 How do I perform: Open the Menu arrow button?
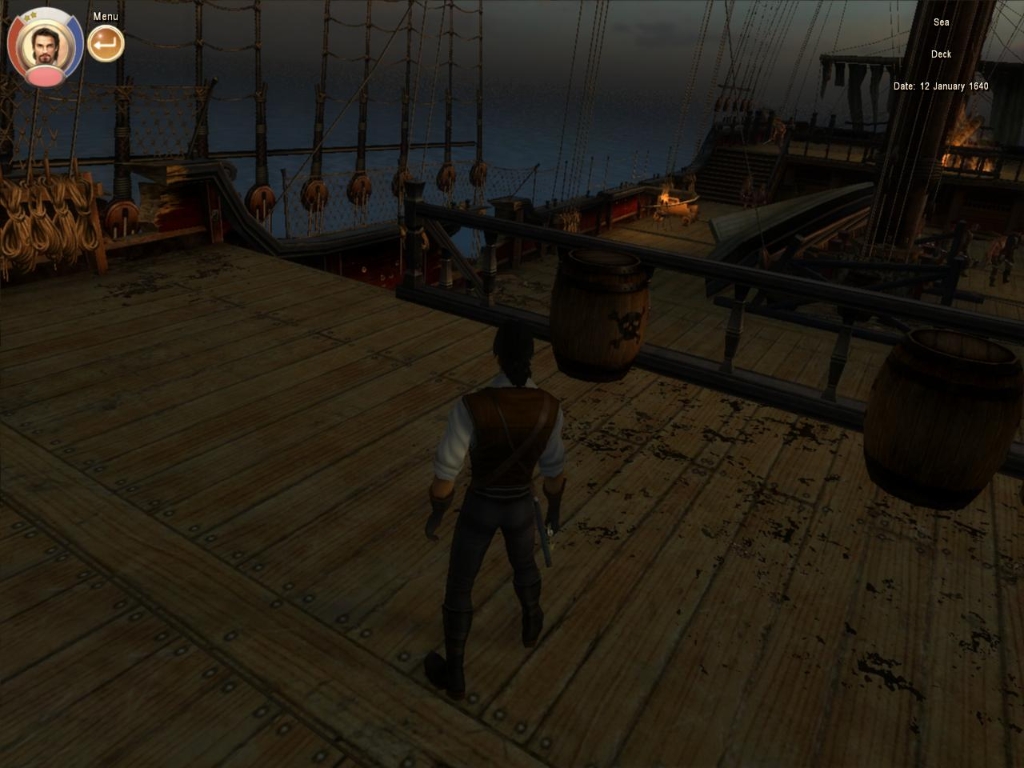[105, 43]
